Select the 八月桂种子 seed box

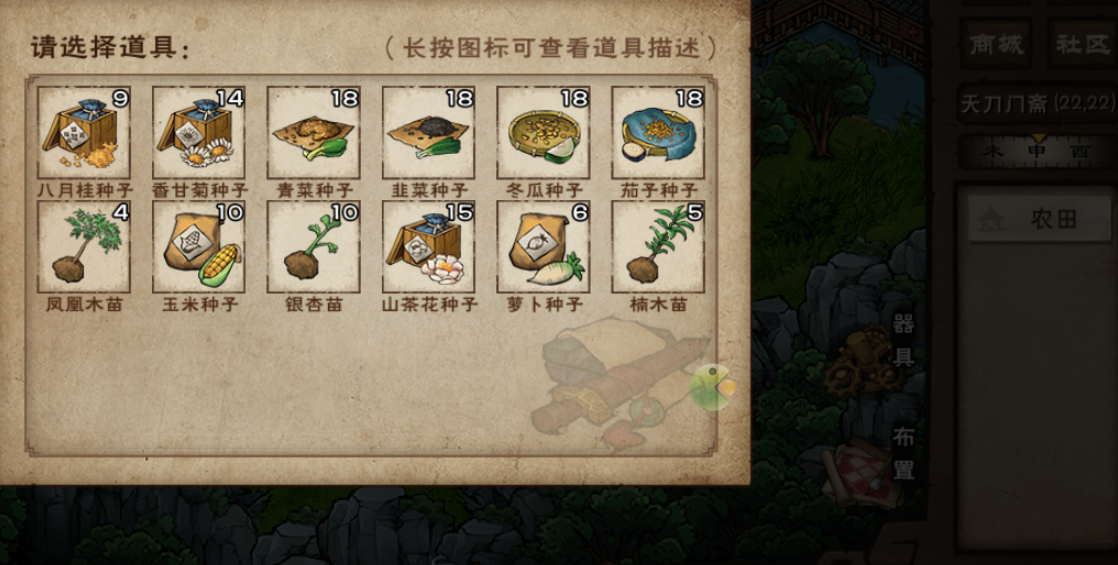[84, 133]
